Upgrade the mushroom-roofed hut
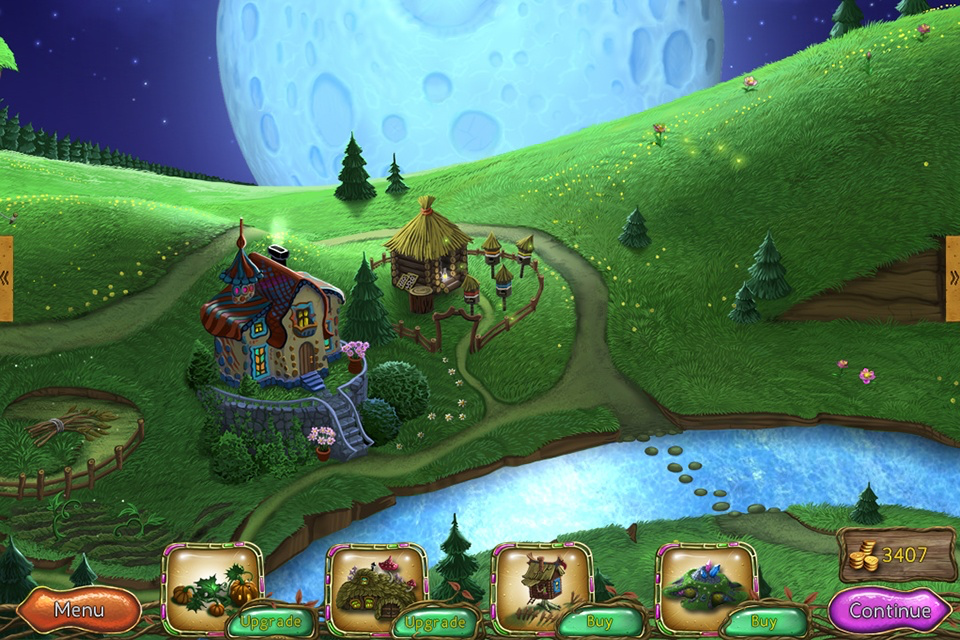Viewport: 960px width, 640px height. (436, 622)
